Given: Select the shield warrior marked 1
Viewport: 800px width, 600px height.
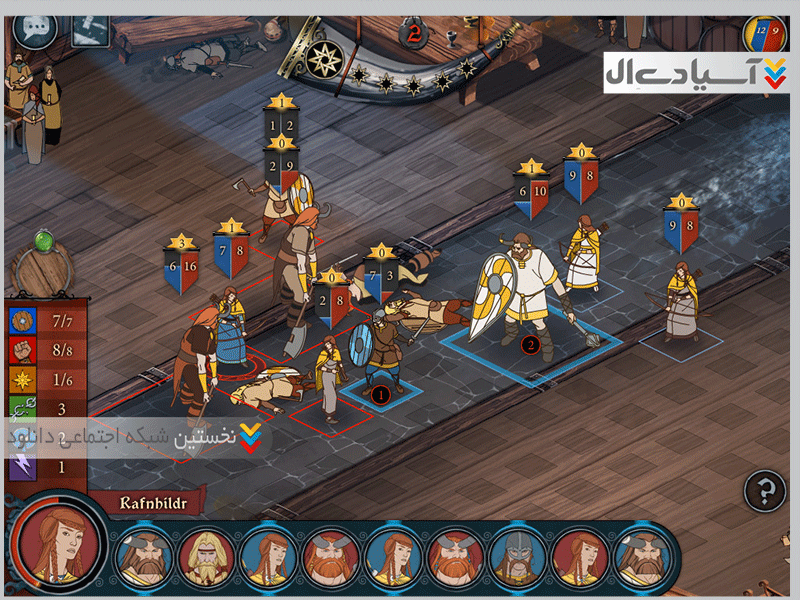Looking at the screenshot, I should click(381, 350).
